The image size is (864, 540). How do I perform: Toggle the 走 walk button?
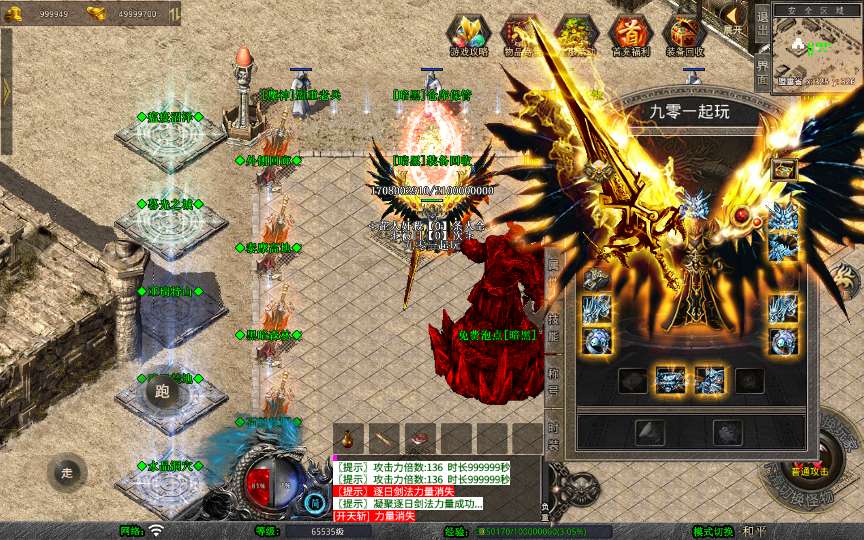pyautogui.click(x=67, y=472)
